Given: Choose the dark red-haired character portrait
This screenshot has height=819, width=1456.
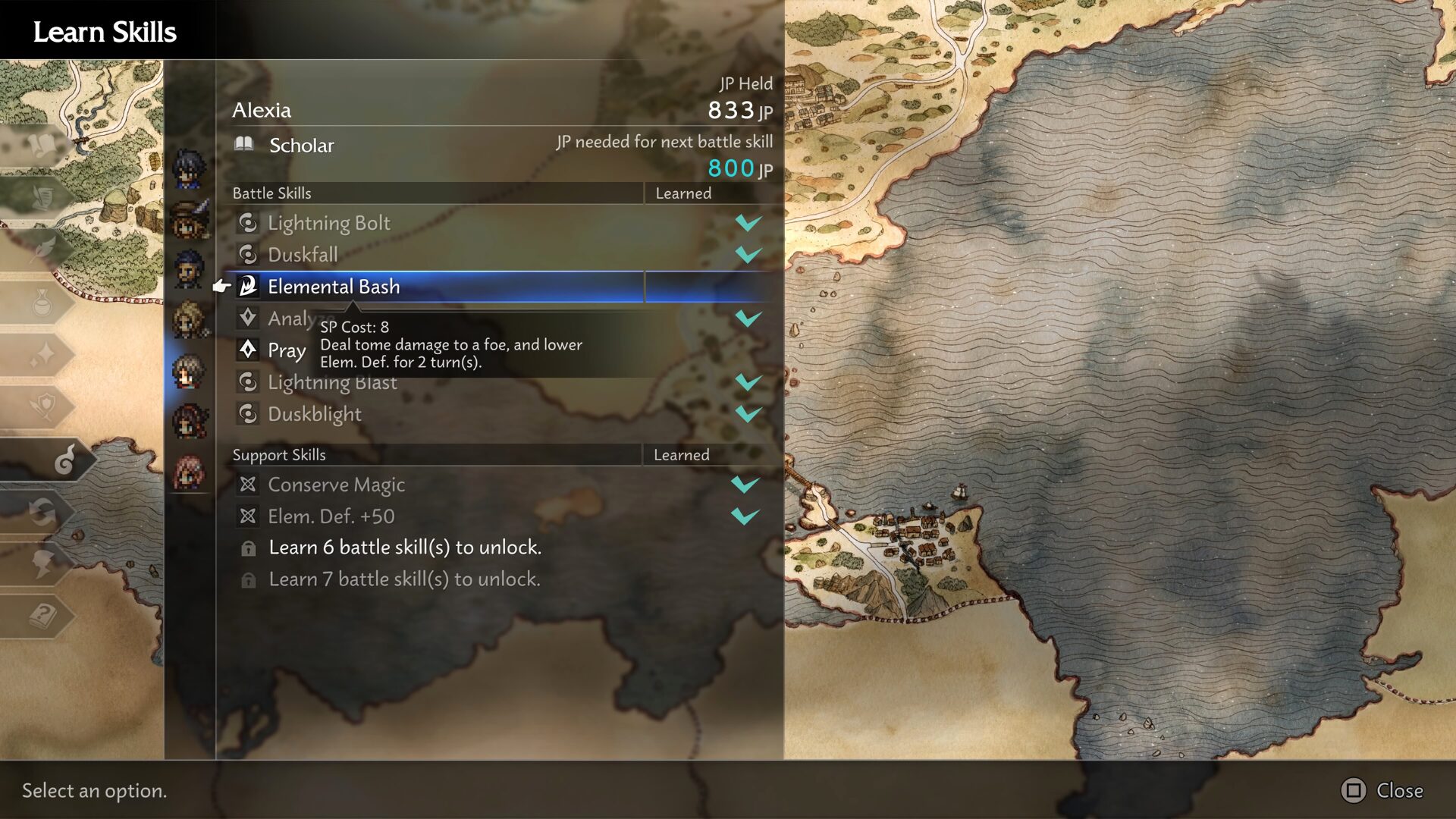Looking at the screenshot, I should click(188, 422).
